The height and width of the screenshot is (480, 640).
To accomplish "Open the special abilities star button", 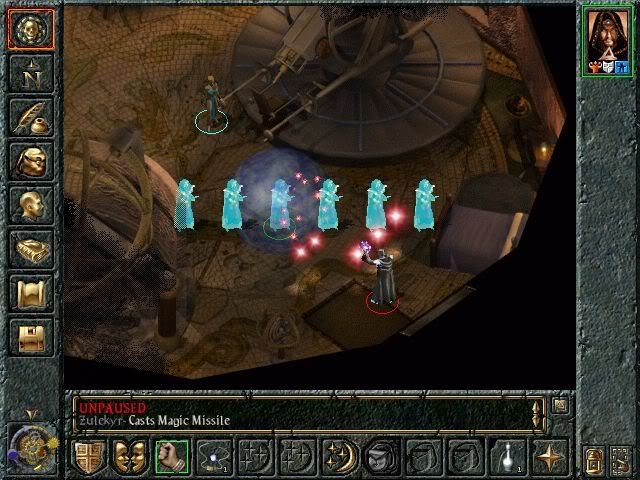I will tap(548, 458).
